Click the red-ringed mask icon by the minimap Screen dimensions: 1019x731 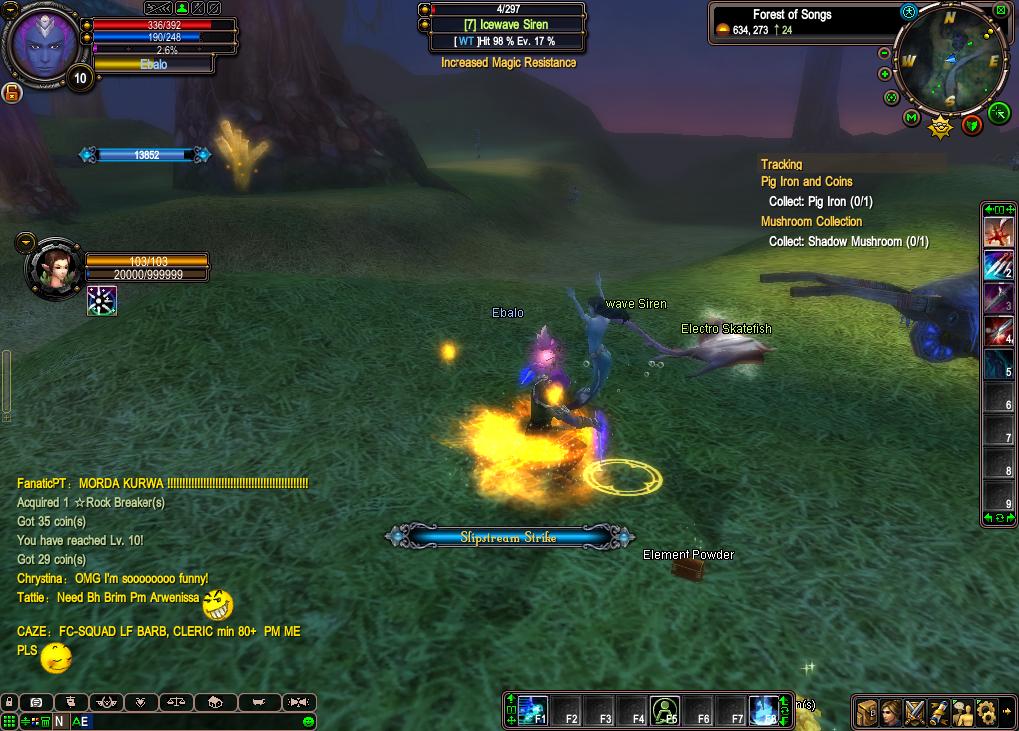pyautogui.click(x=972, y=124)
